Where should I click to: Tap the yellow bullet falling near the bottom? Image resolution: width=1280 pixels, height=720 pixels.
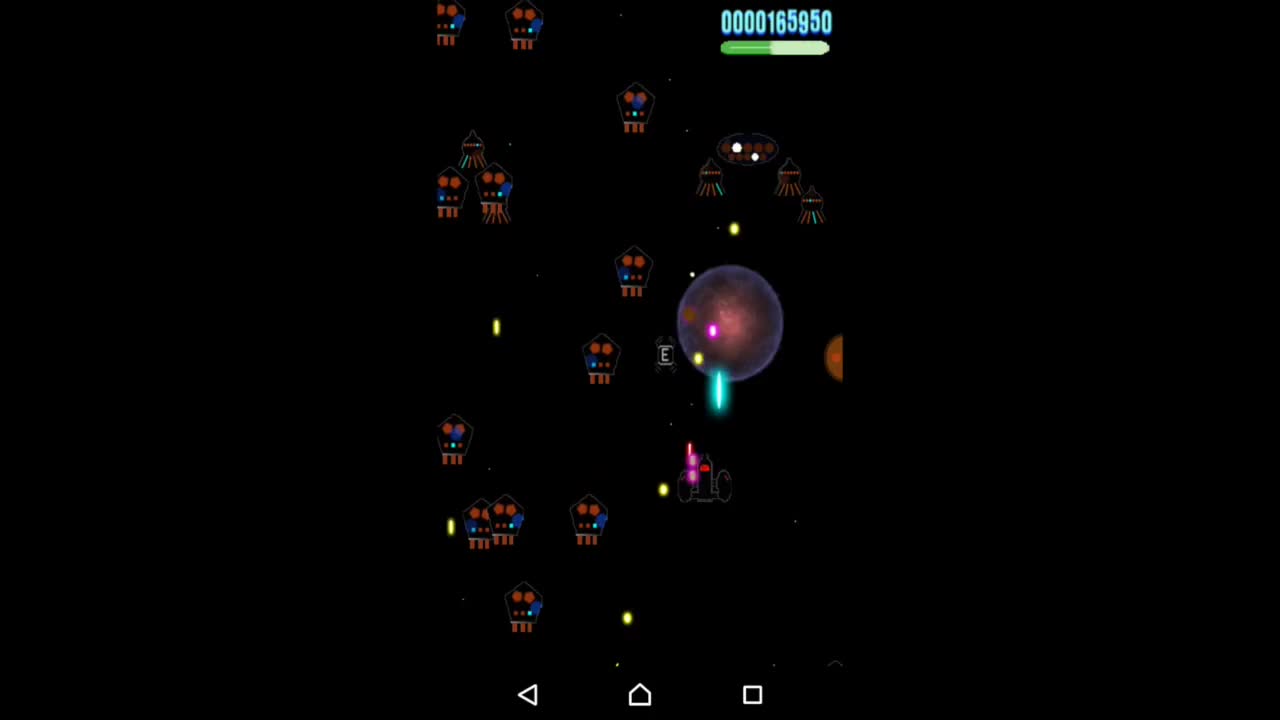pos(626,619)
